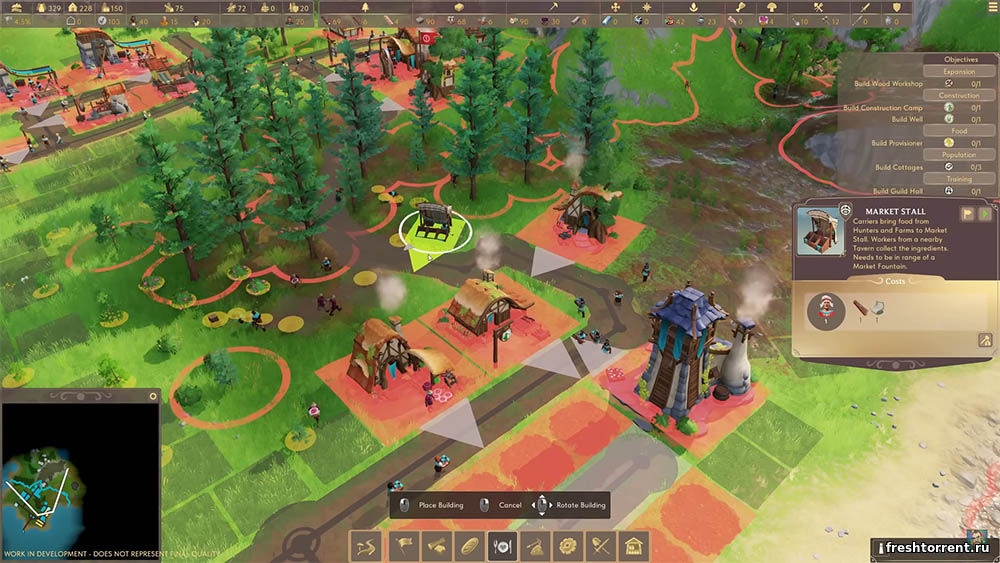This screenshot has width=1000, height=563.
Task: Open the wood logs build category
Action: [436, 546]
